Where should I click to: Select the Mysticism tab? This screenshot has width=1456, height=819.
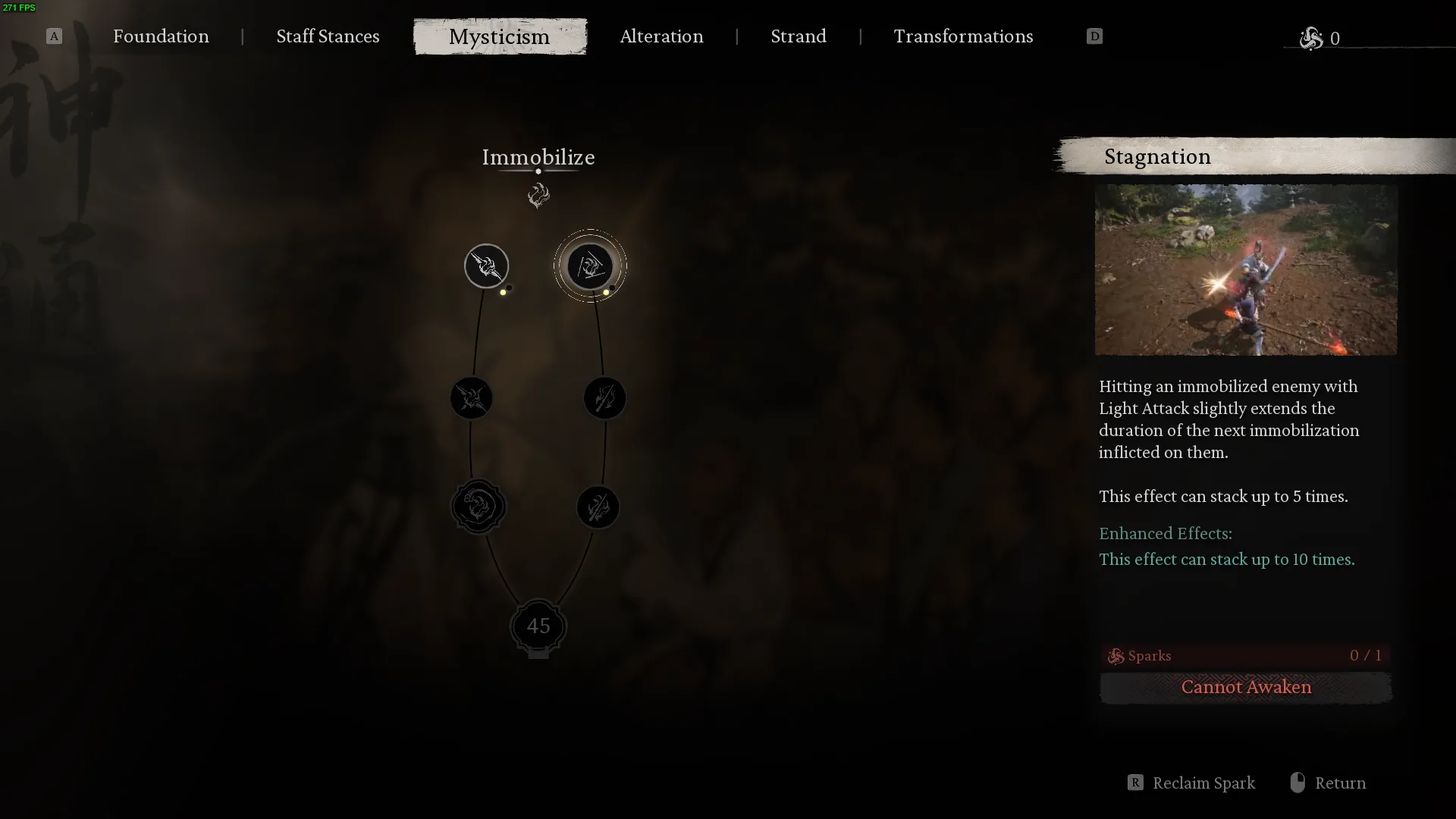(499, 36)
